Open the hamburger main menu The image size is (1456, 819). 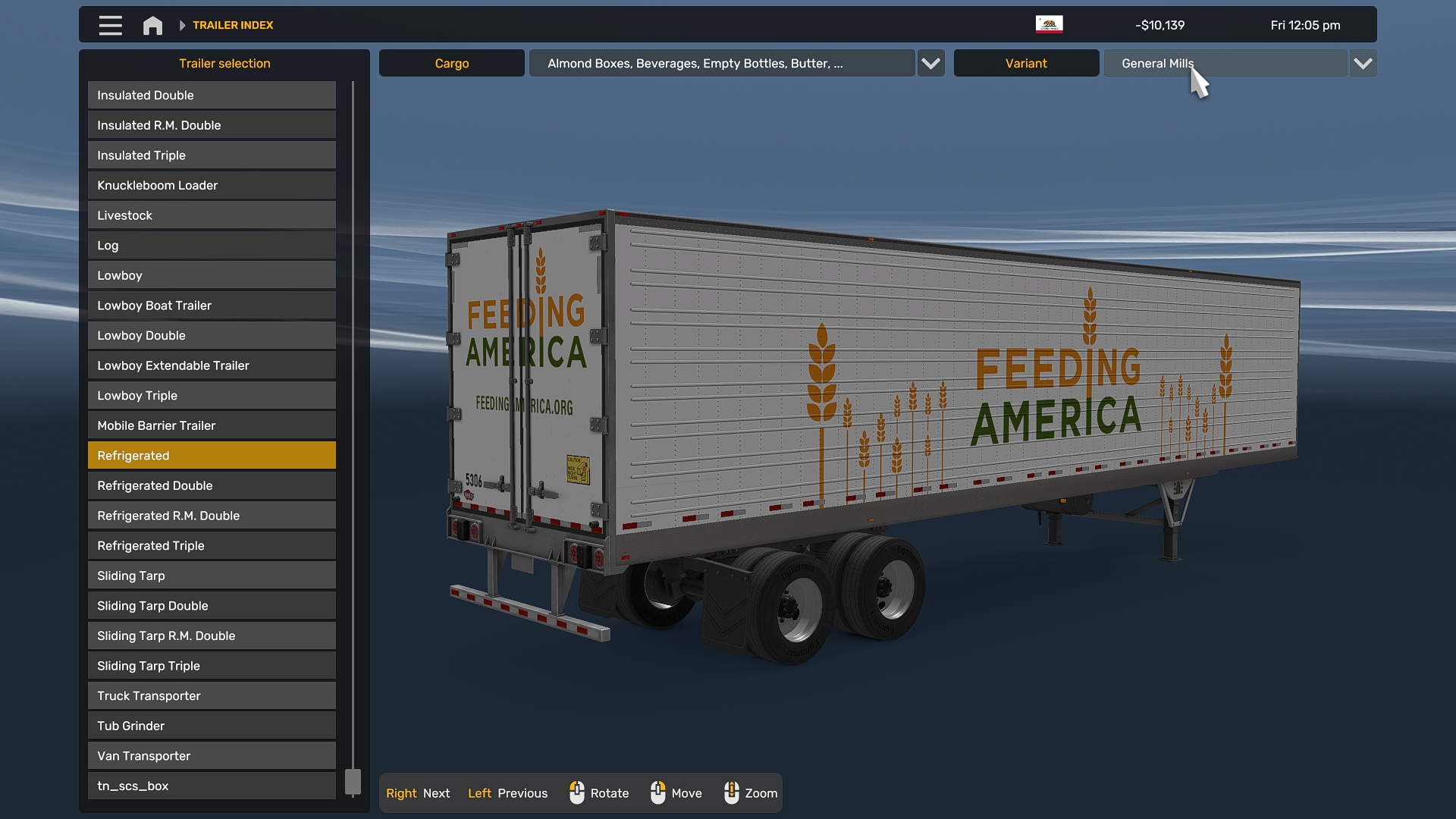point(110,25)
